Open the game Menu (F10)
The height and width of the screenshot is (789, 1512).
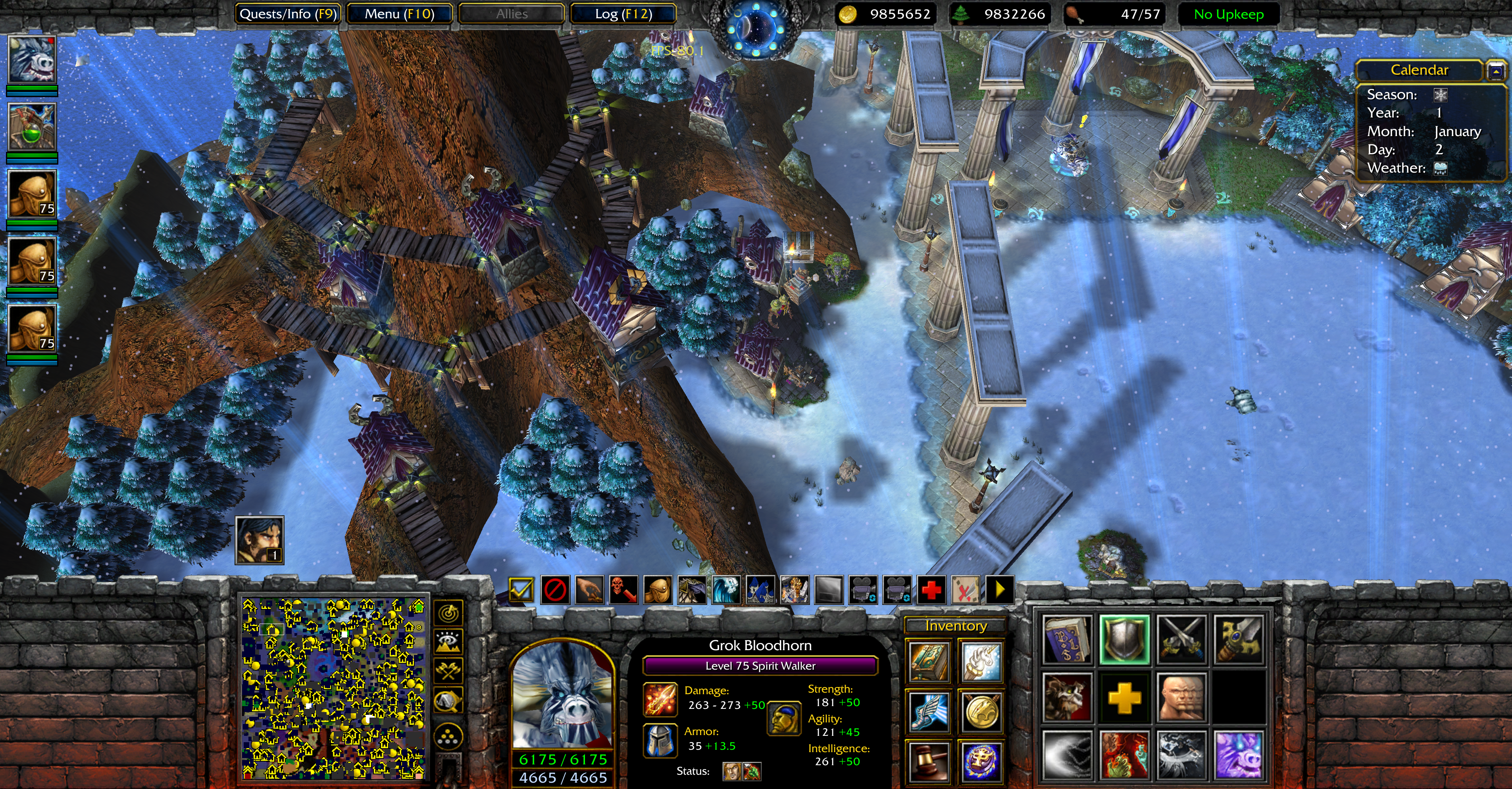tap(399, 14)
